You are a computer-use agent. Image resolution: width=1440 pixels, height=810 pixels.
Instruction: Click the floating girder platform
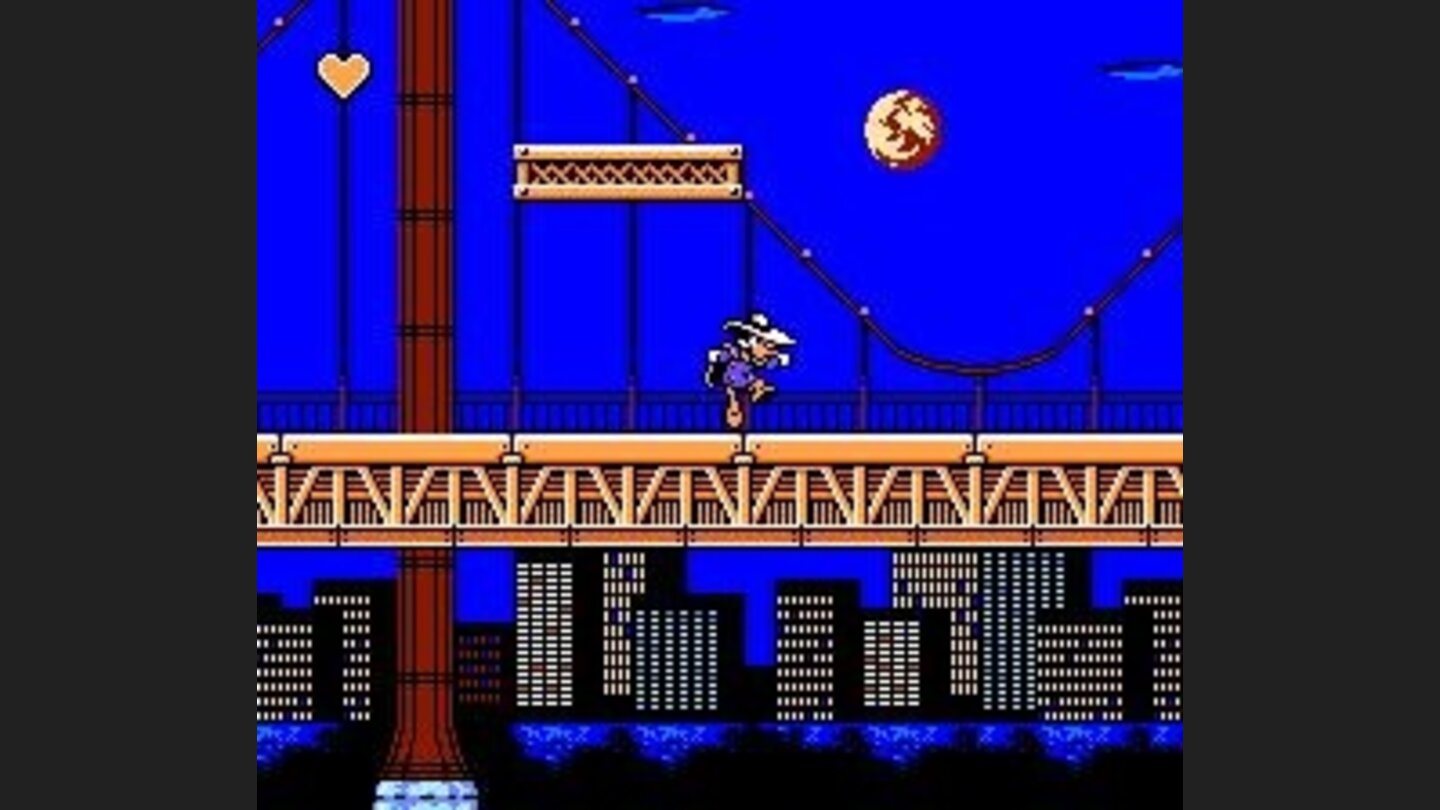pyautogui.click(x=627, y=172)
